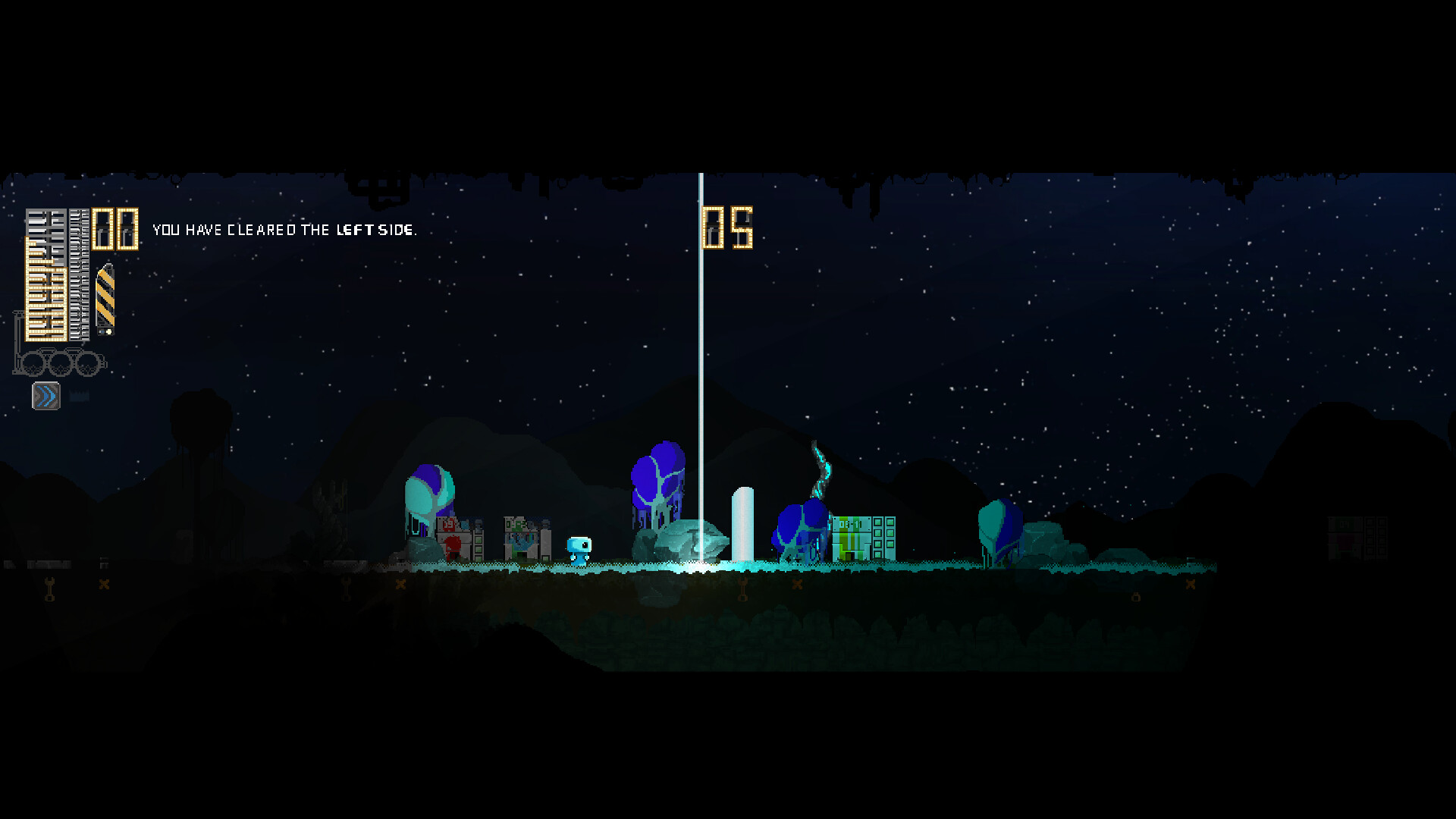The height and width of the screenshot is (819, 1456).
Task: Click the yellow striped fuel bar indicator light
Action: tap(108, 331)
